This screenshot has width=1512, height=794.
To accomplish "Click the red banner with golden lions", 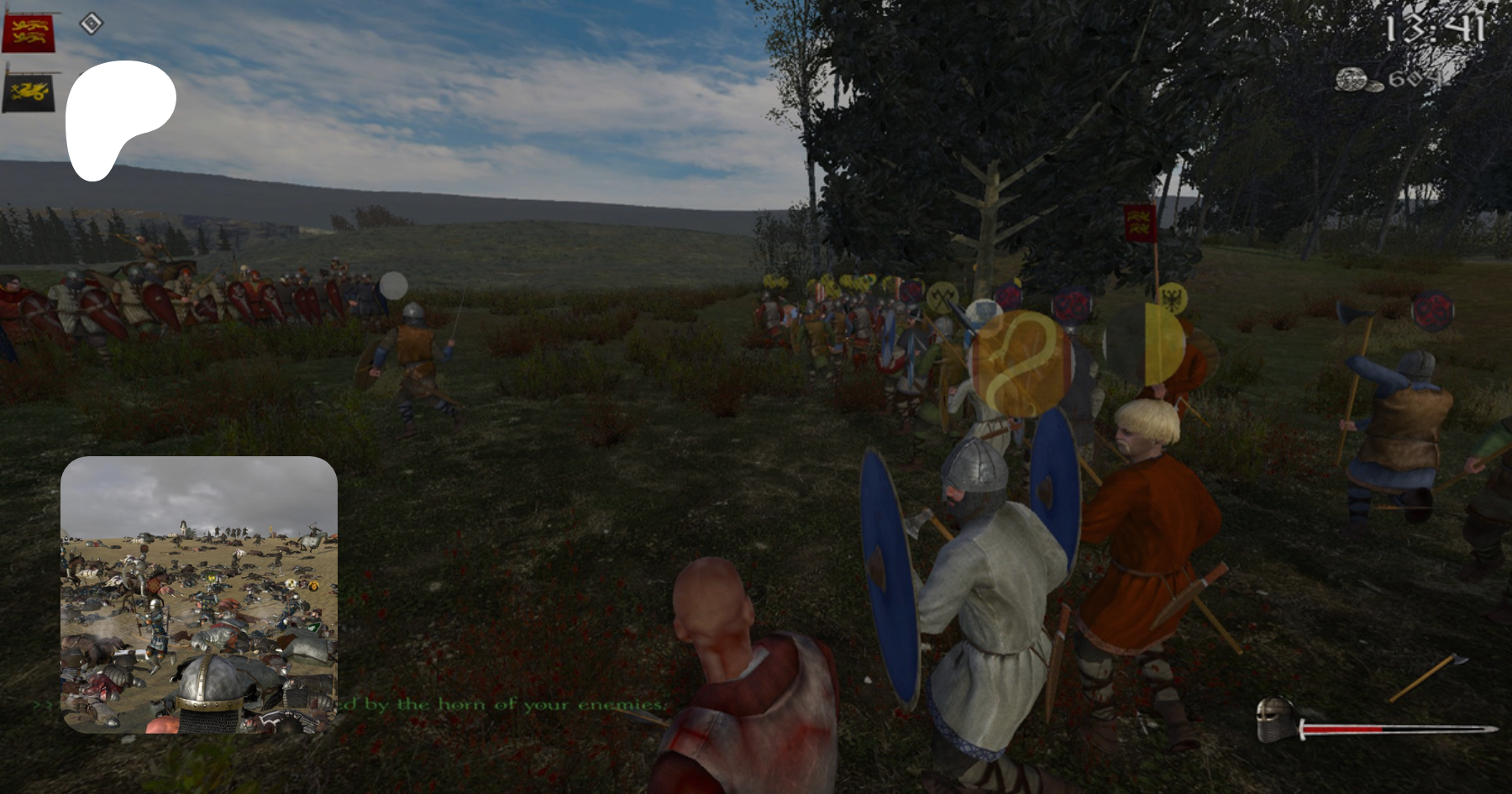I will point(29,33).
